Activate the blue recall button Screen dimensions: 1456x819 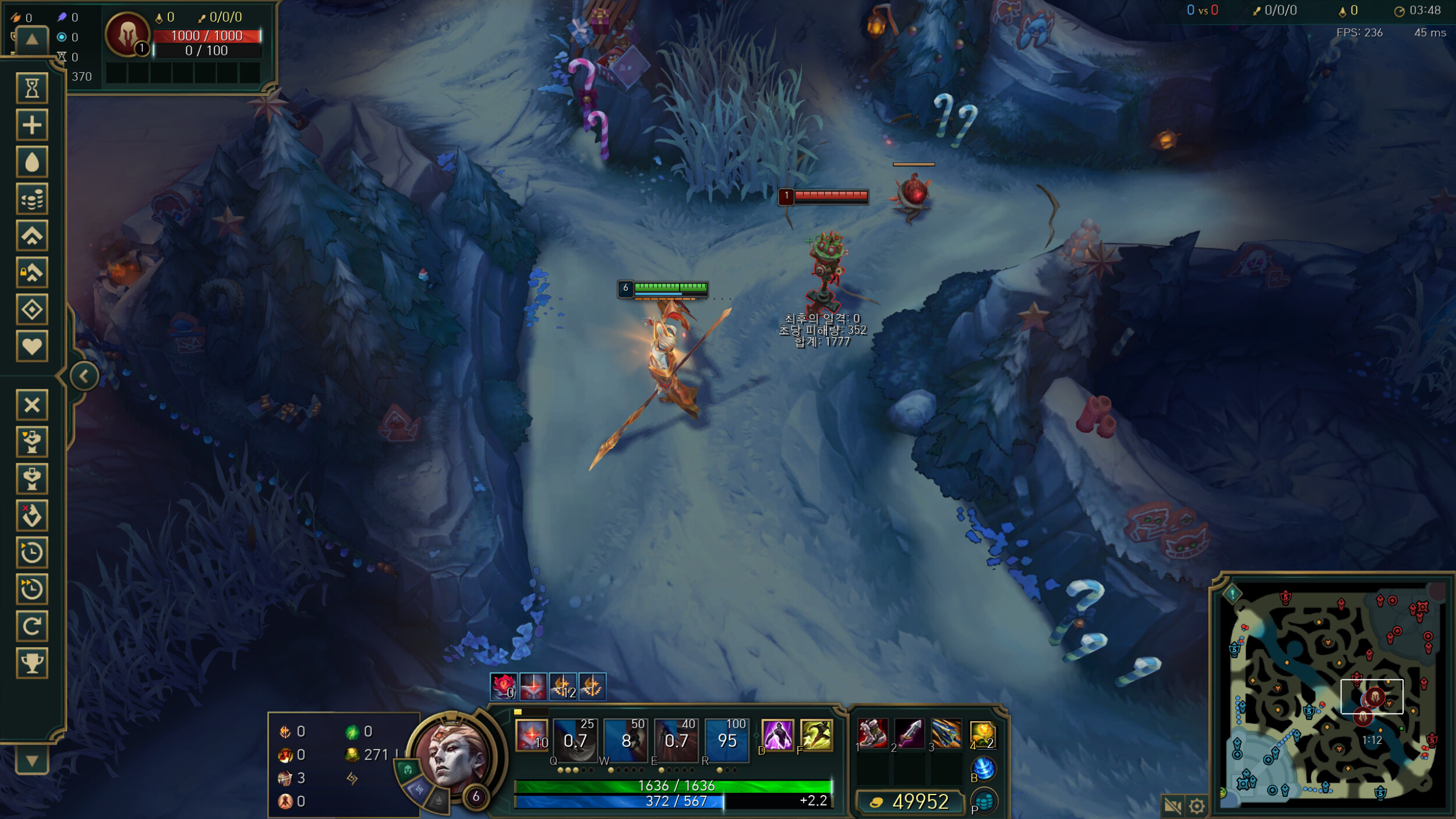click(983, 768)
